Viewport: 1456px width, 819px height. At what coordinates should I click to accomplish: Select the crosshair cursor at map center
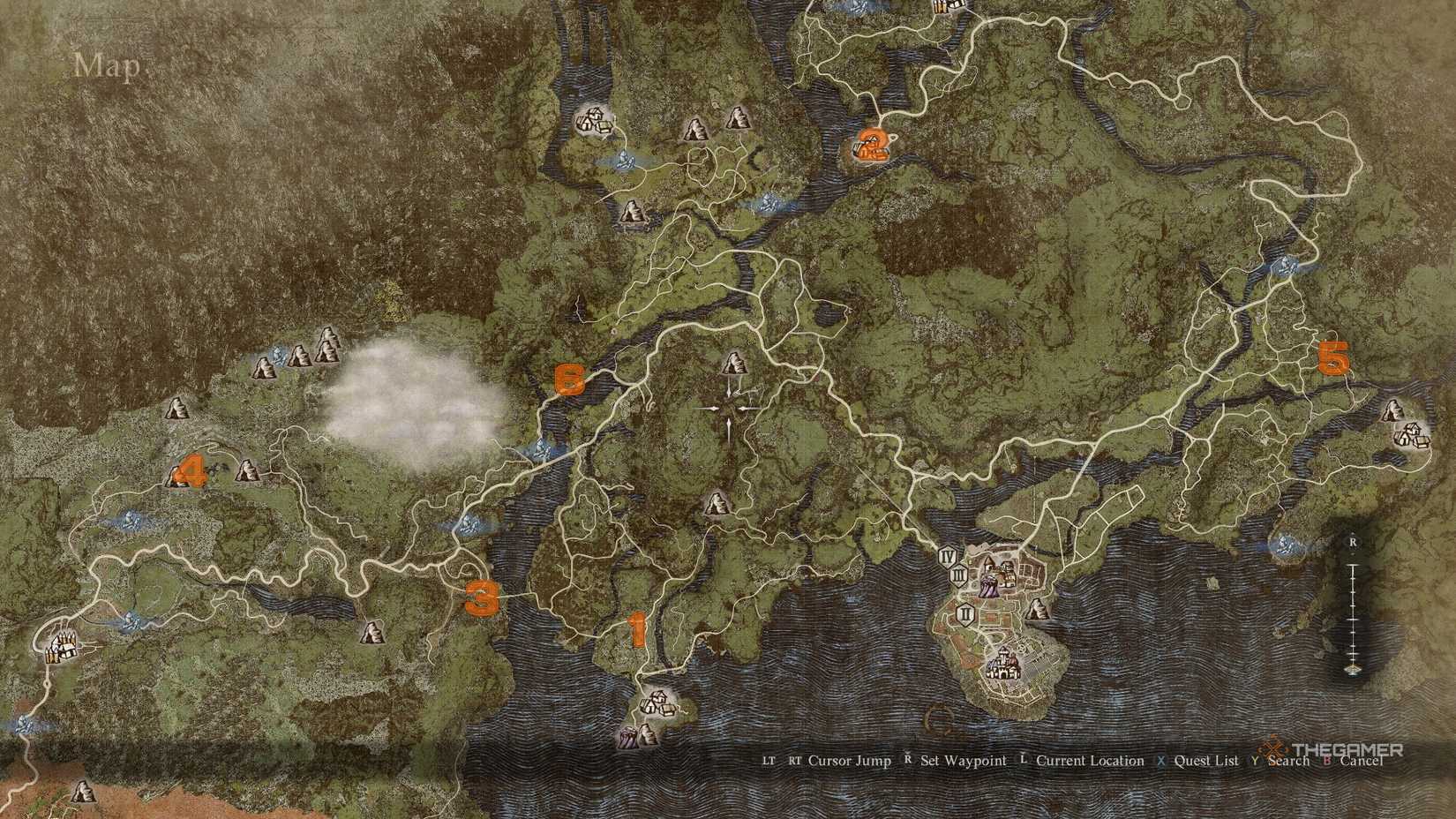click(x=728, y=406)
